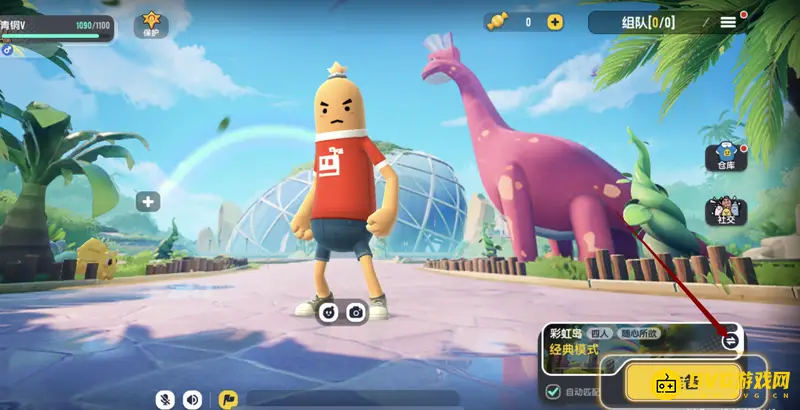Switch game mode with the swap arrows
Screen dimensions: 800x410
point(730,340)
